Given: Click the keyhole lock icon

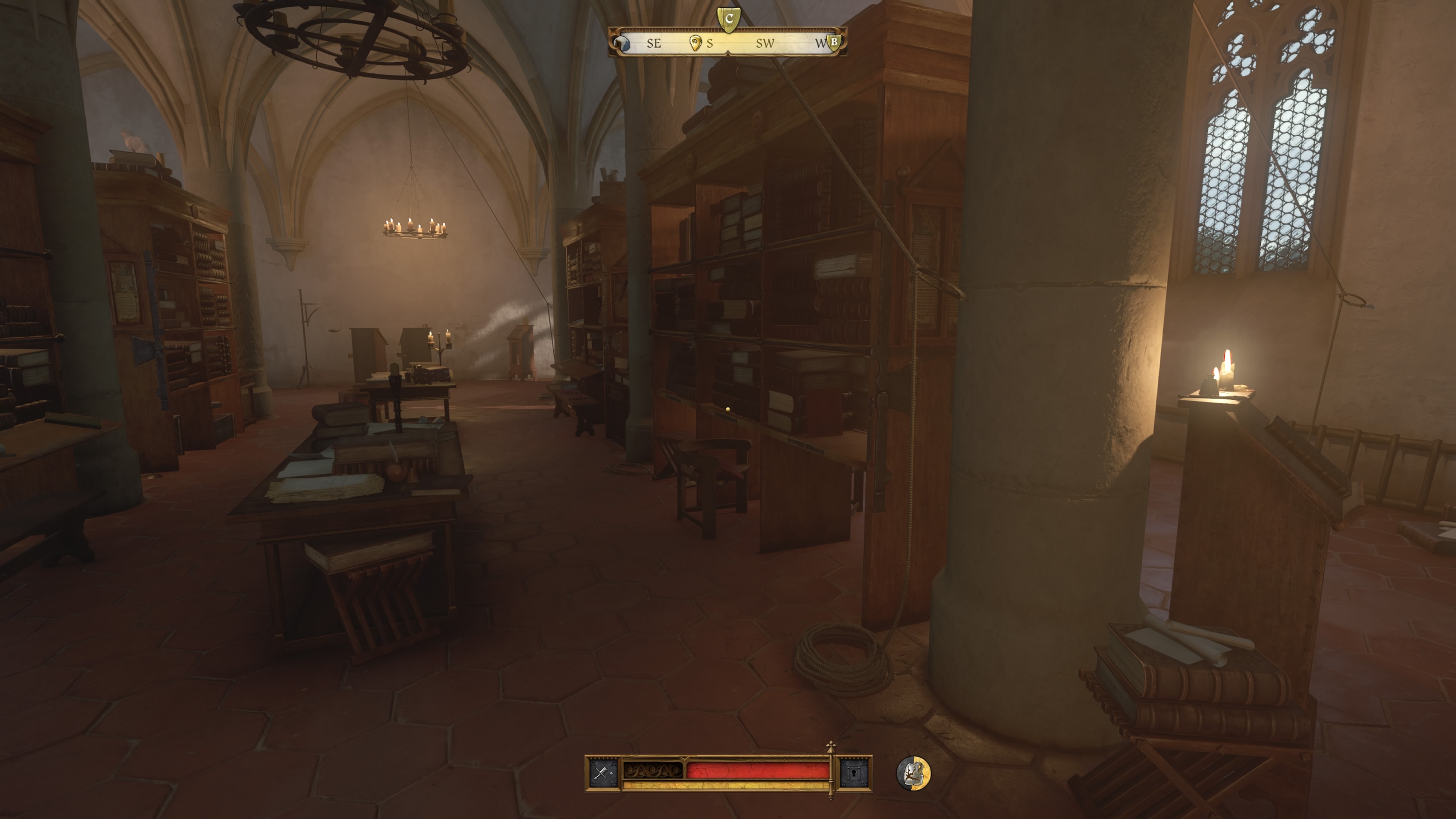Looking at the screenshot, I should click(854, 773).
